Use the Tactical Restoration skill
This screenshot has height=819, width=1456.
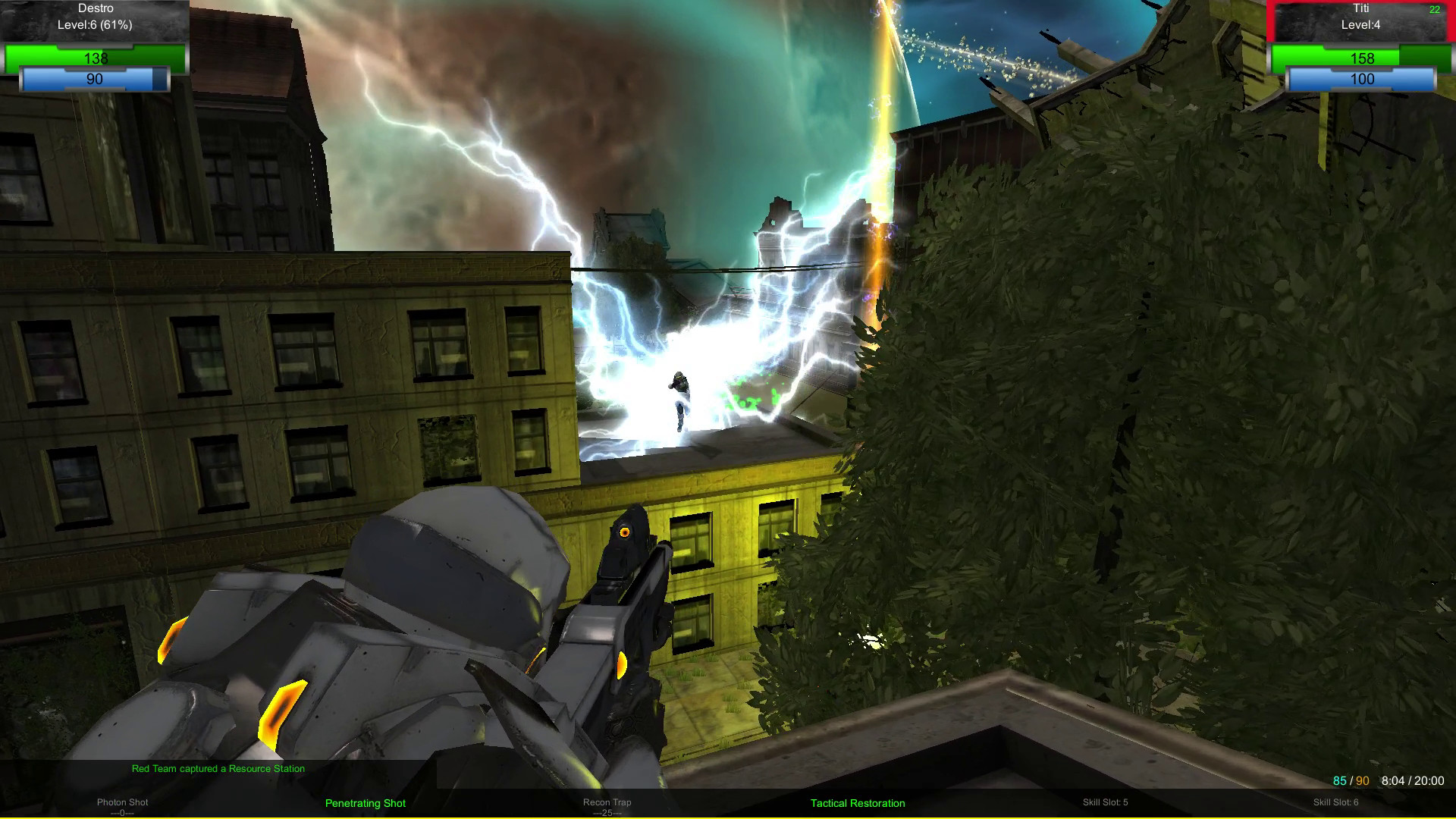tap(858, 803)
